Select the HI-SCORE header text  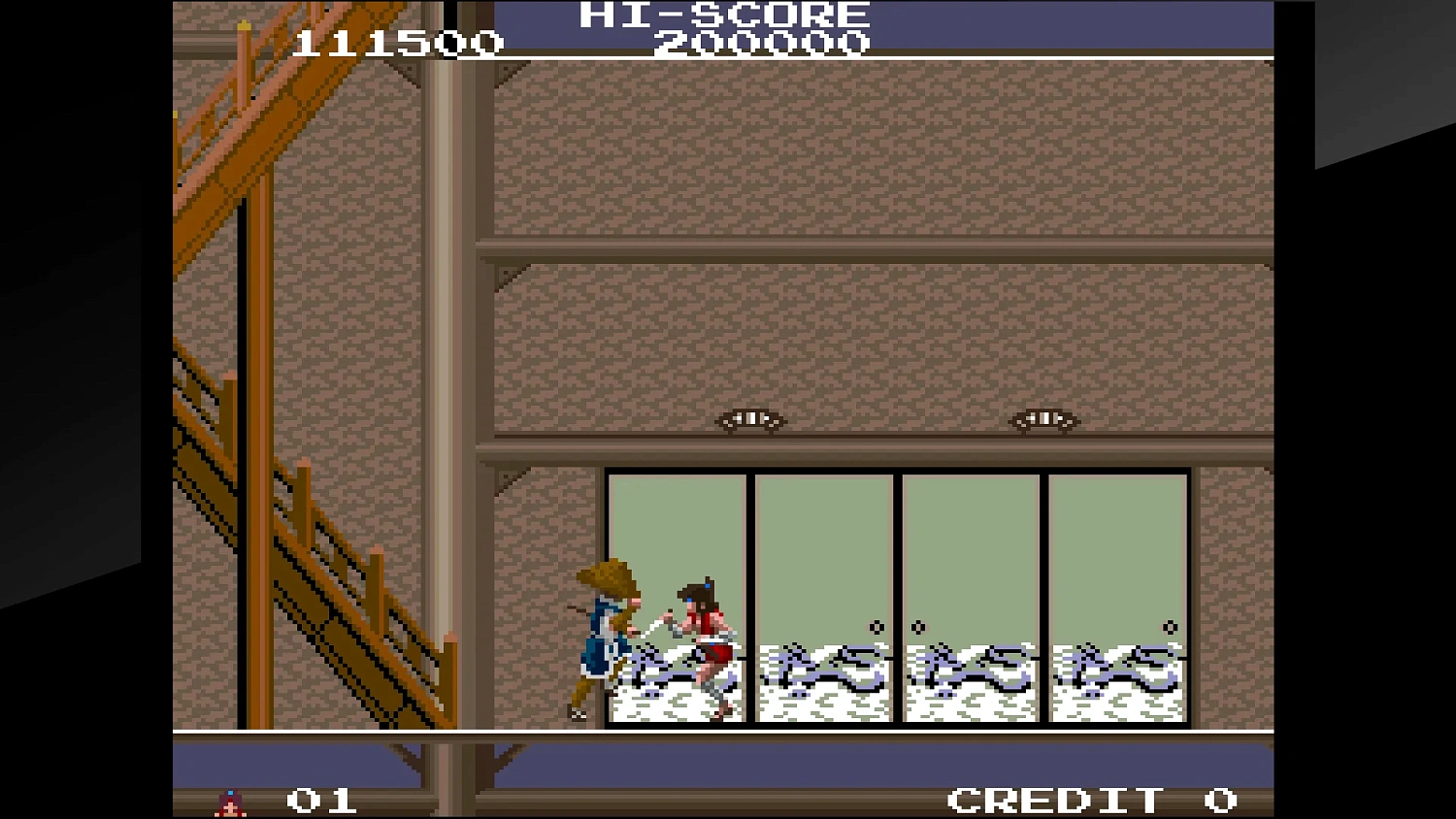718,15
